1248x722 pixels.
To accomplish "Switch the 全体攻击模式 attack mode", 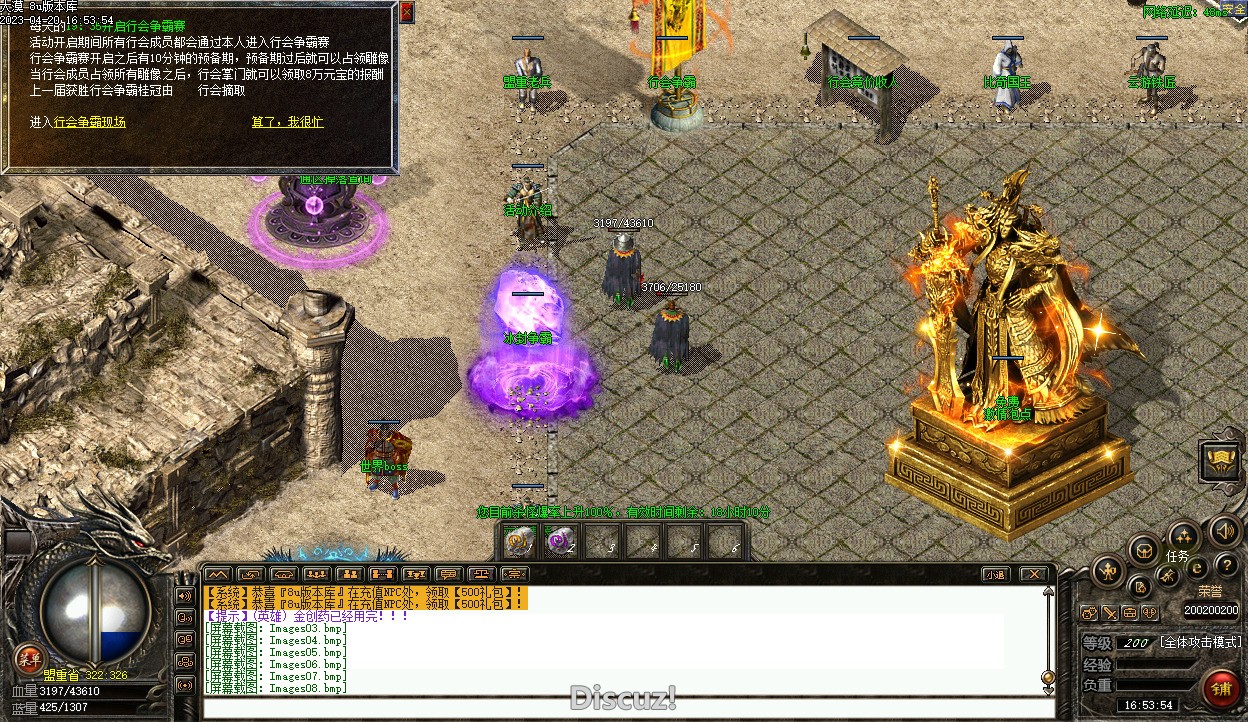I will [x=1200, y=642].
